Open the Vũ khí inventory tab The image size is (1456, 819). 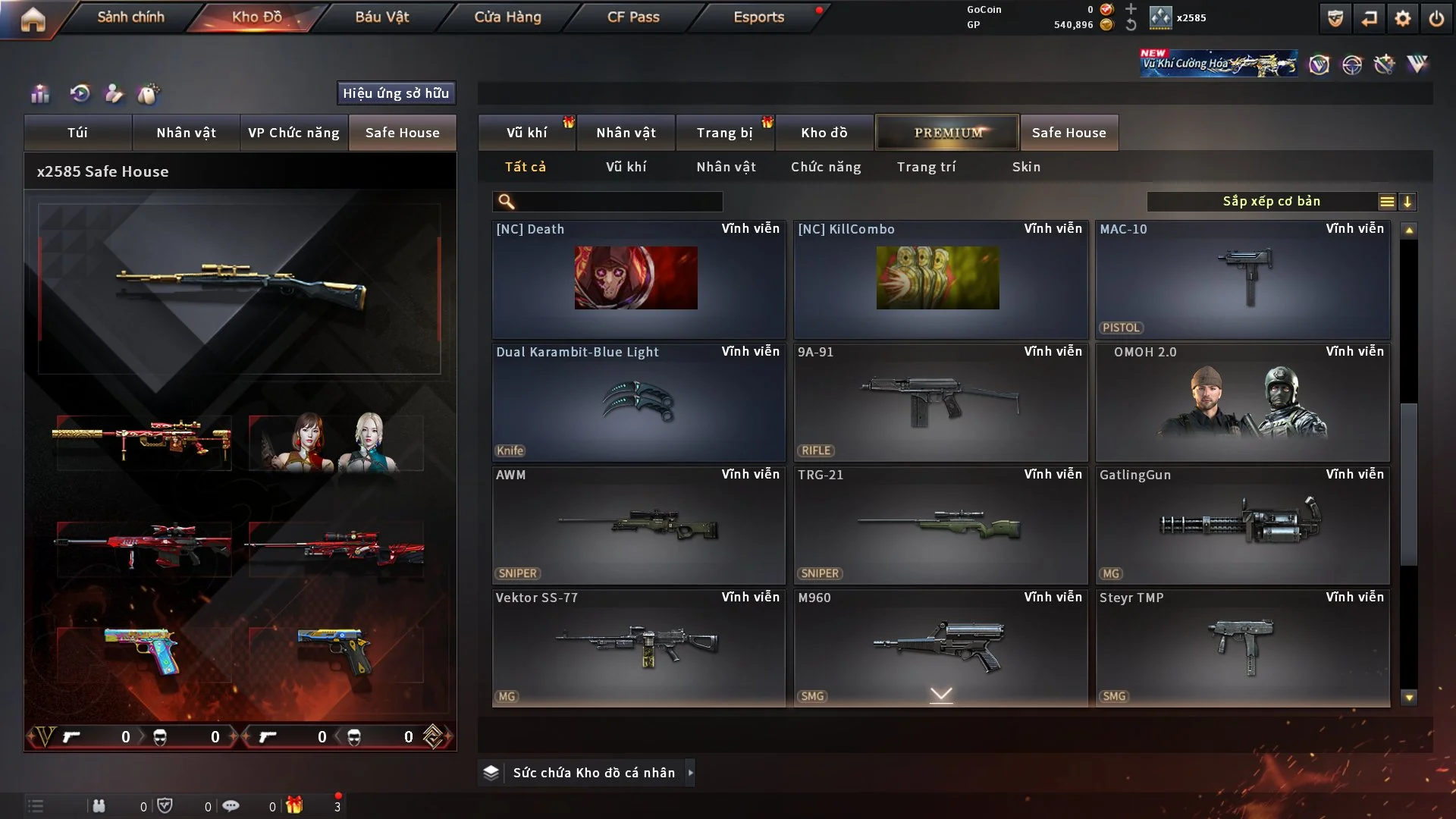526,133
